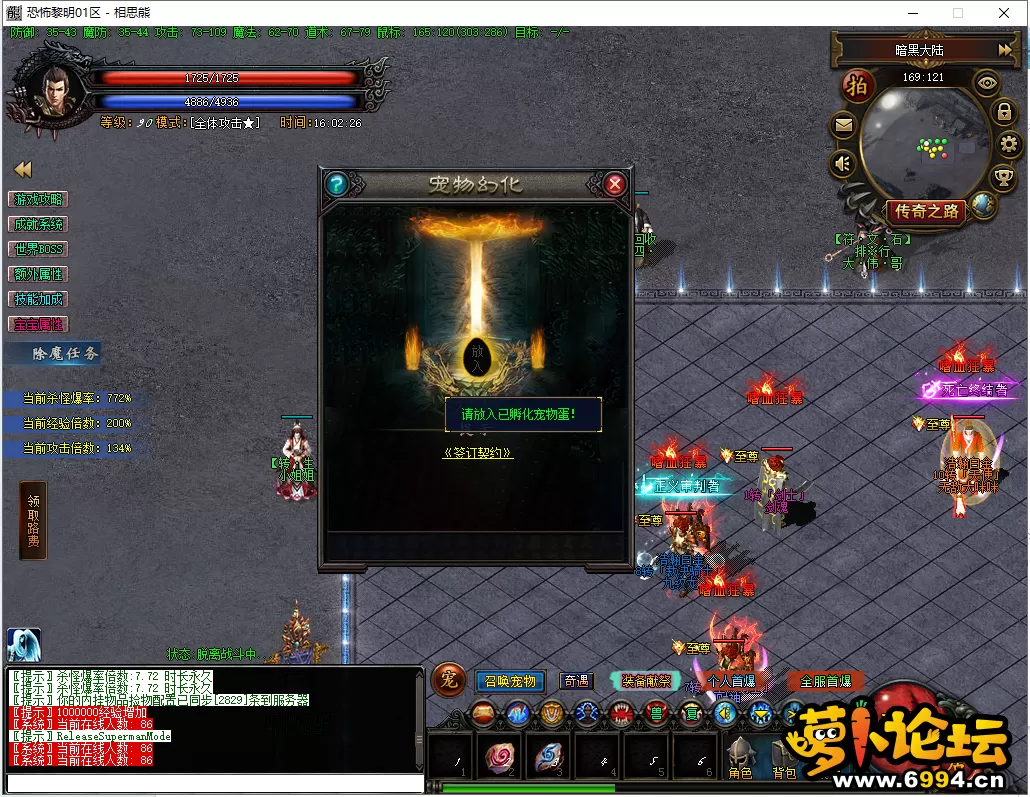Close the 宠物幻化 pet window
Screen dimensions: 1030x797
pos(615,184)
